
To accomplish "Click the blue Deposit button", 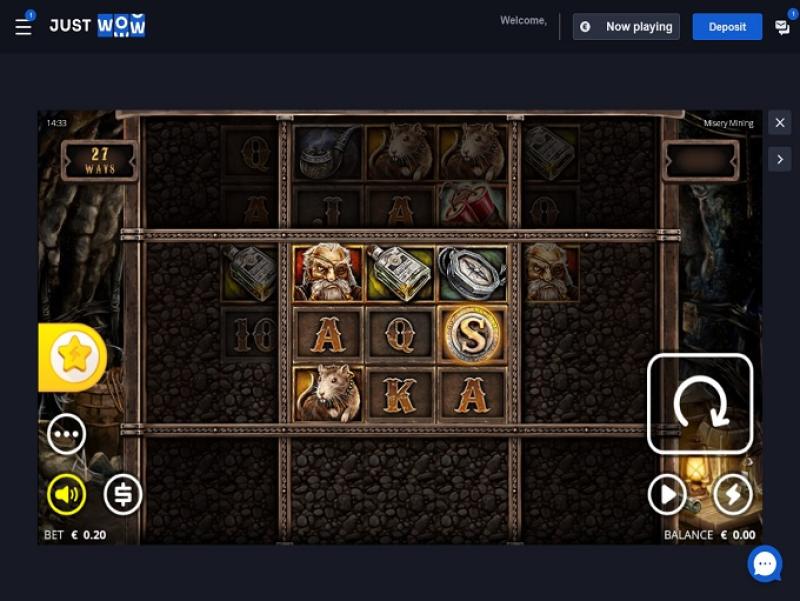I will pyautogui.click(x=727, y=27).
